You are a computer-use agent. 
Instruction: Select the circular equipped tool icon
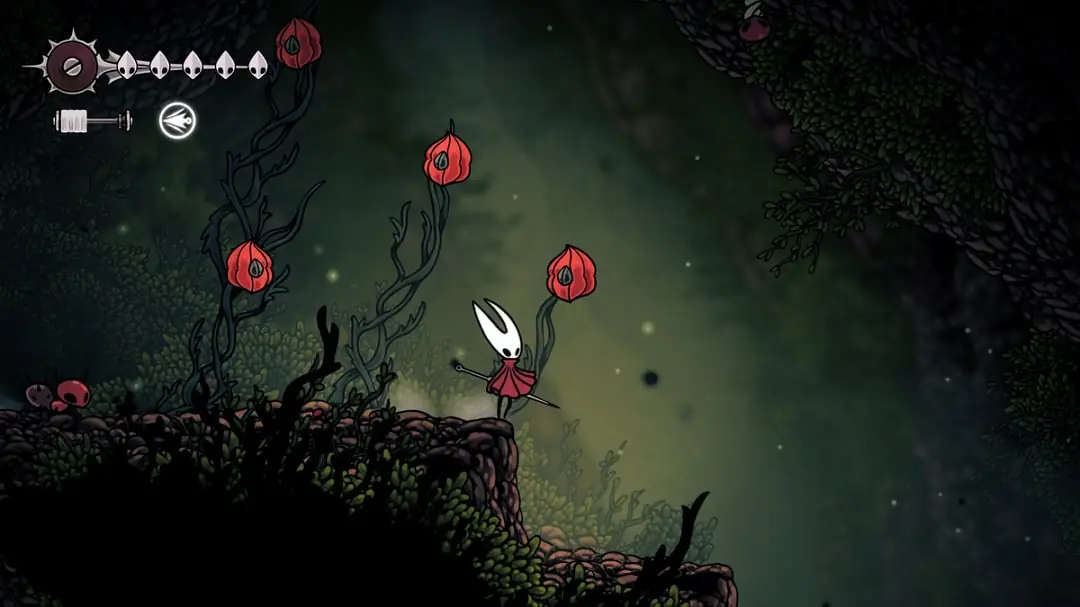[178, 121]
